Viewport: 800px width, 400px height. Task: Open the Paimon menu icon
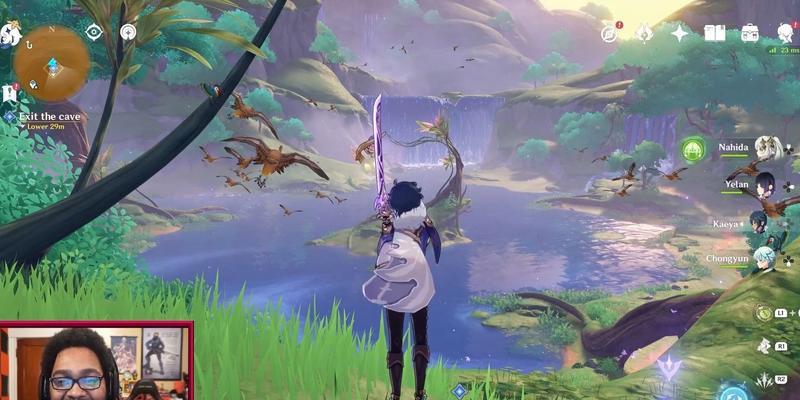pyautogui.click(x=10, y=32)
